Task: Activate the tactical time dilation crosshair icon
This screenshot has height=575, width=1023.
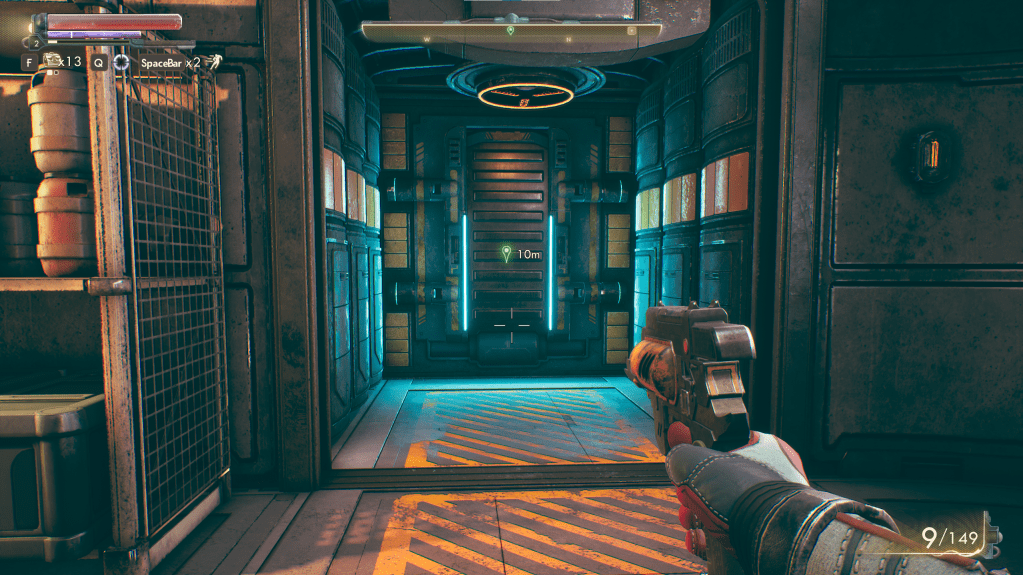Action: click(x=121, y=62)
